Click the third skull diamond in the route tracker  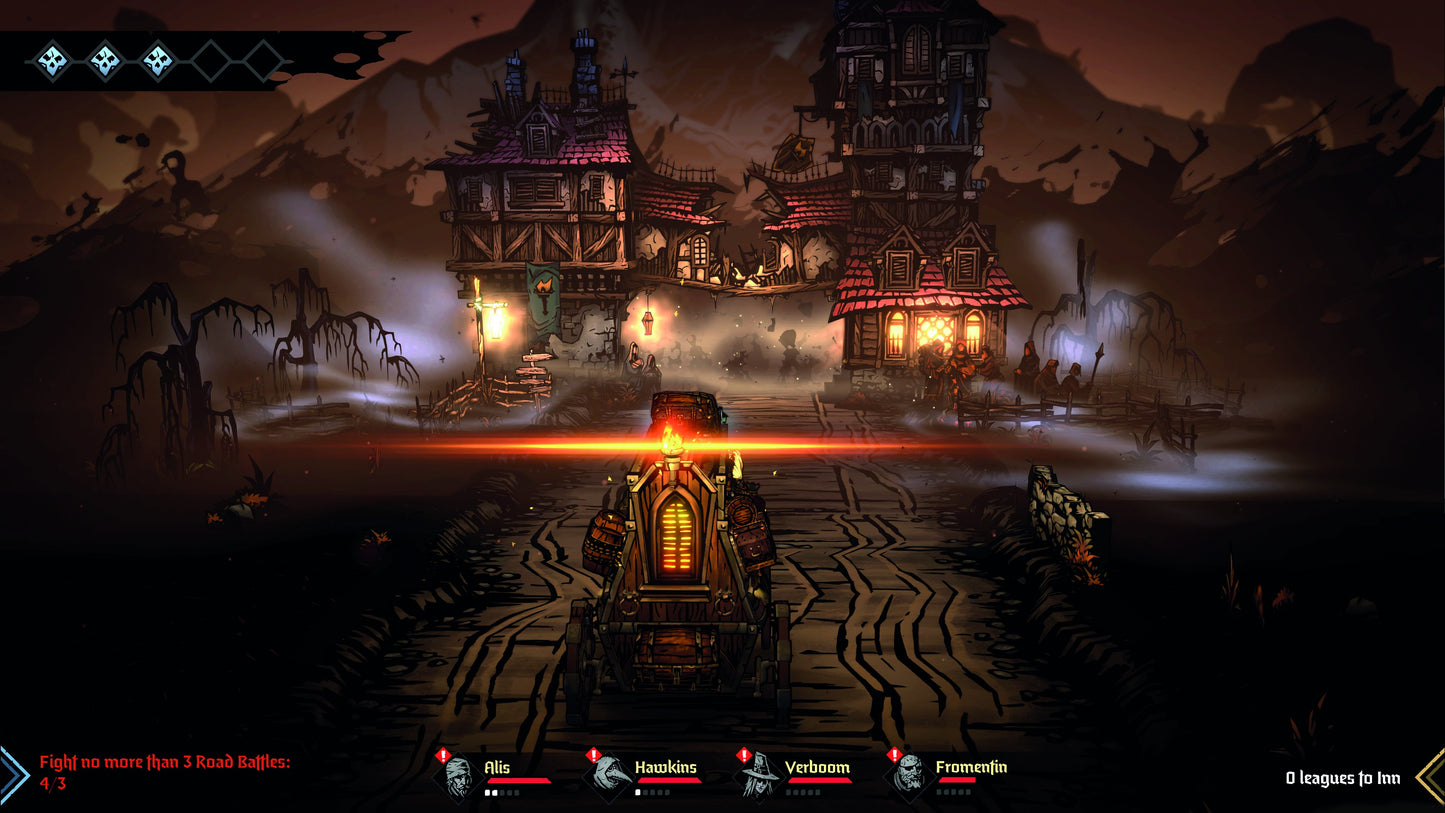click(x=158, y=62)
